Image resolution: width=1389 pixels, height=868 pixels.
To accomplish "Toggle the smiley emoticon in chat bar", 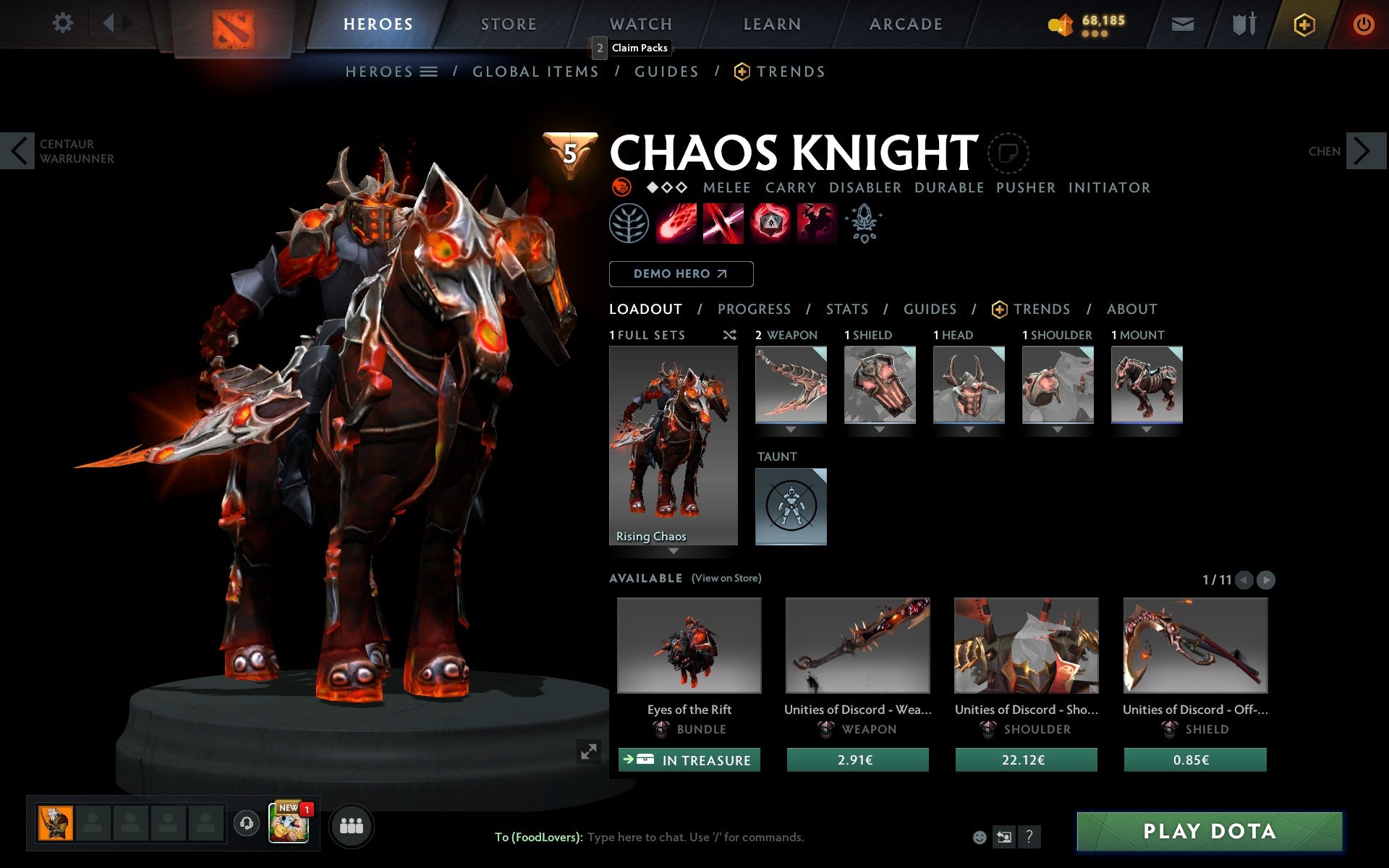I will [980, 838].
